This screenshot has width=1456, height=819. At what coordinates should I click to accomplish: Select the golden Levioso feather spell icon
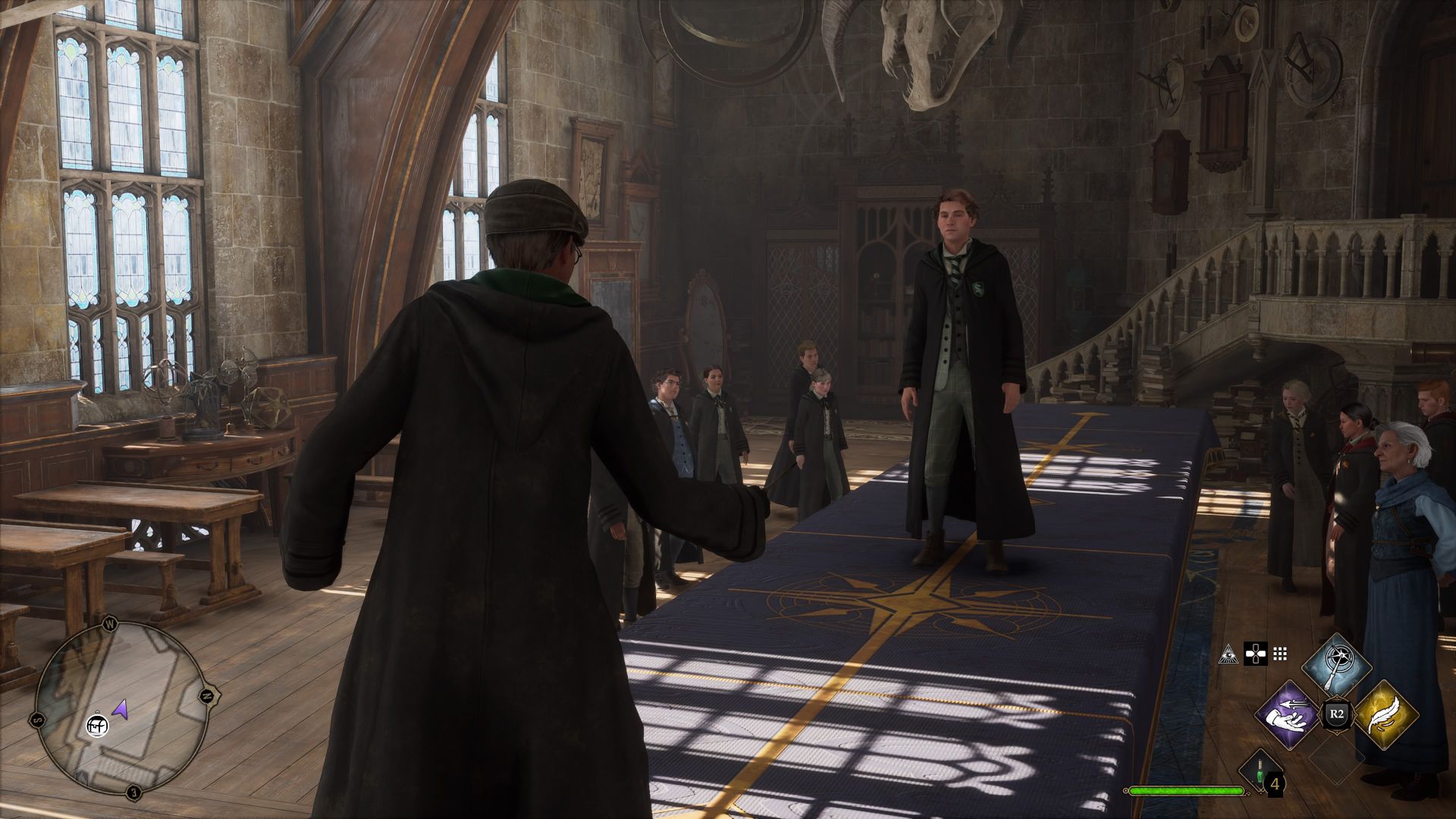[1385, 714]
